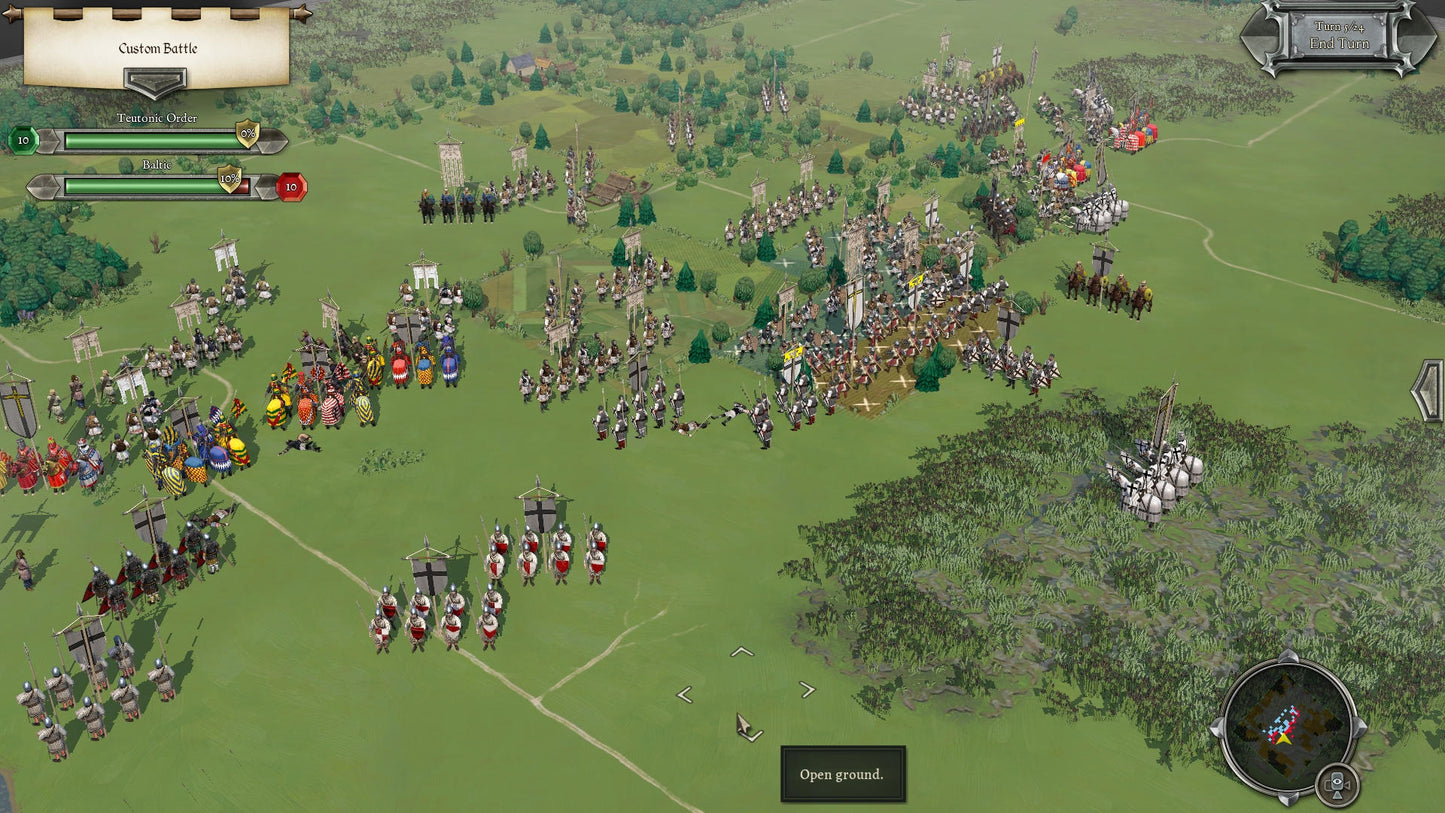Expand the Custom Battle banner dropdown arrow
1445x813 pixels.
click(x=155, y=82)
